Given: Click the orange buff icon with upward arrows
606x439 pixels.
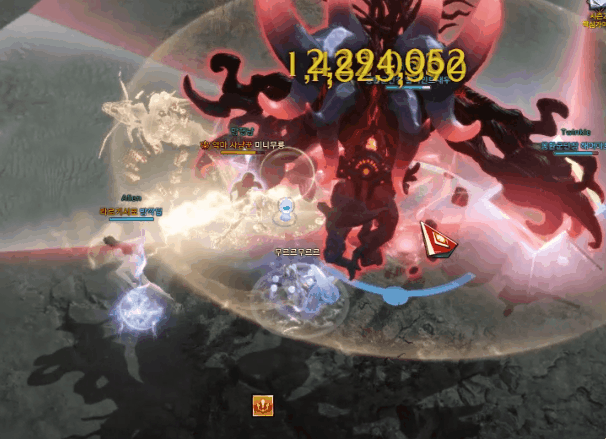Looking at the screenshot, I should 262,405.
